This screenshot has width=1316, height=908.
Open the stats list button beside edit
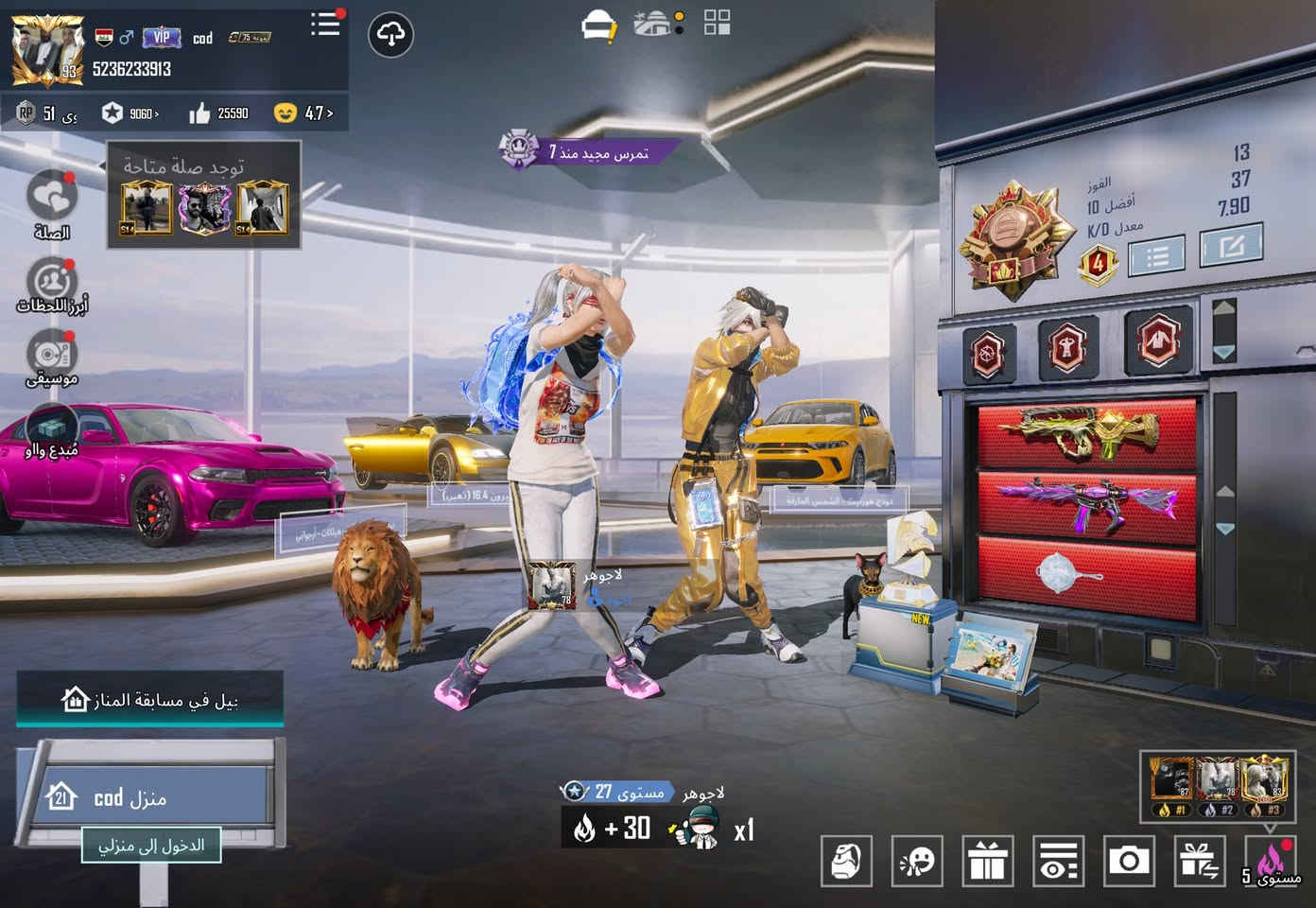[1155, 254]
